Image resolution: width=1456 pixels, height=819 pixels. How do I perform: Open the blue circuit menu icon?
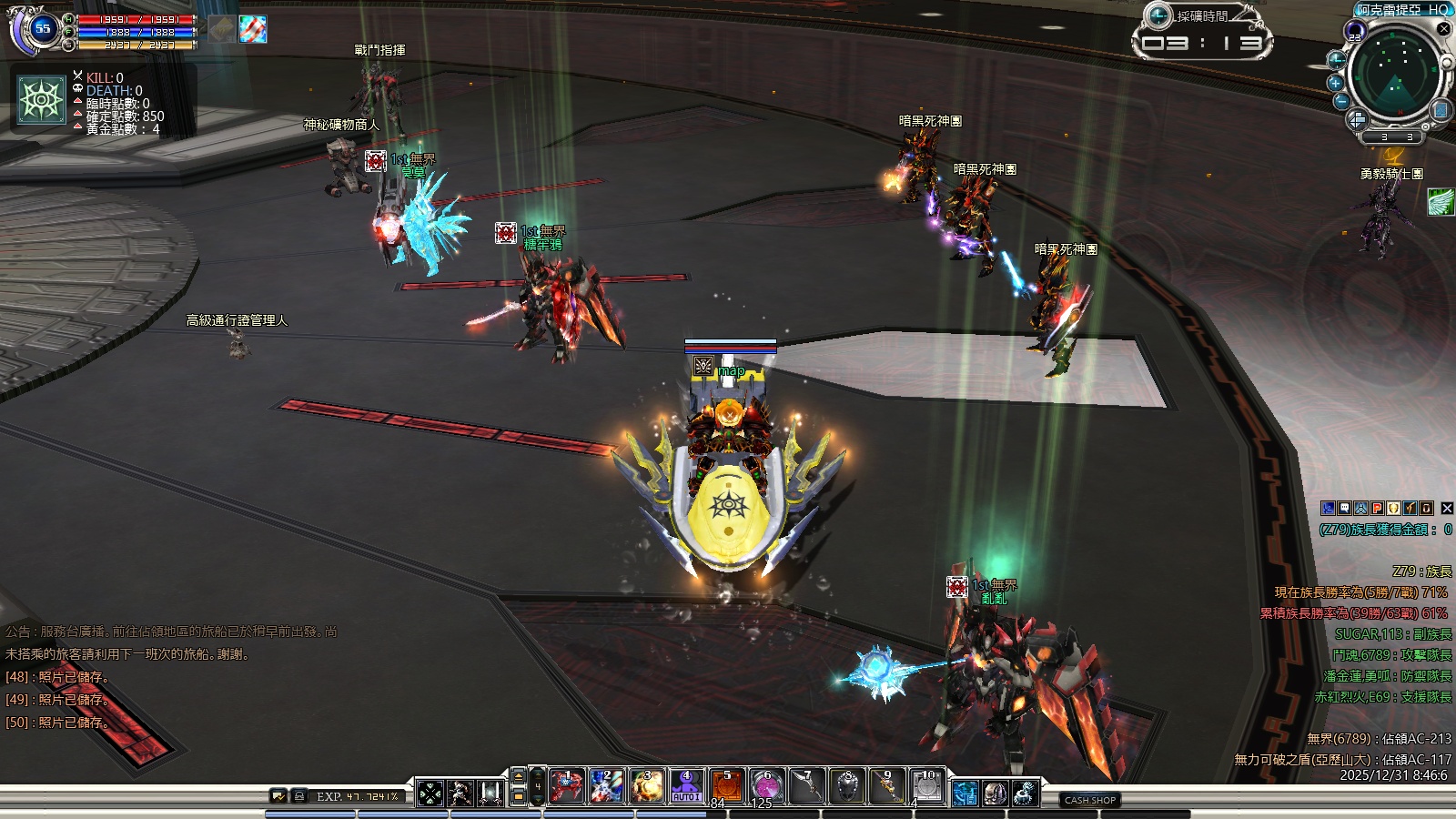965,794
